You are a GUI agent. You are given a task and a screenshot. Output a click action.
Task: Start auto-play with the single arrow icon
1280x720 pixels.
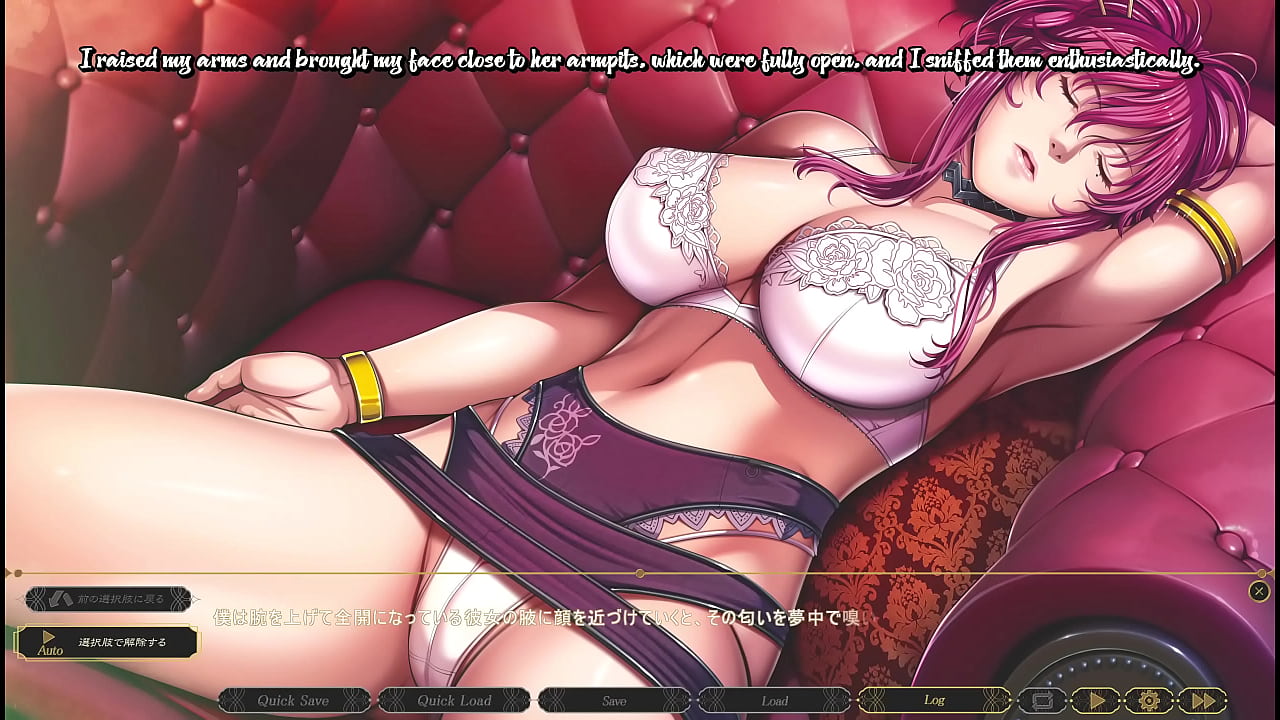pos(1095,700)
